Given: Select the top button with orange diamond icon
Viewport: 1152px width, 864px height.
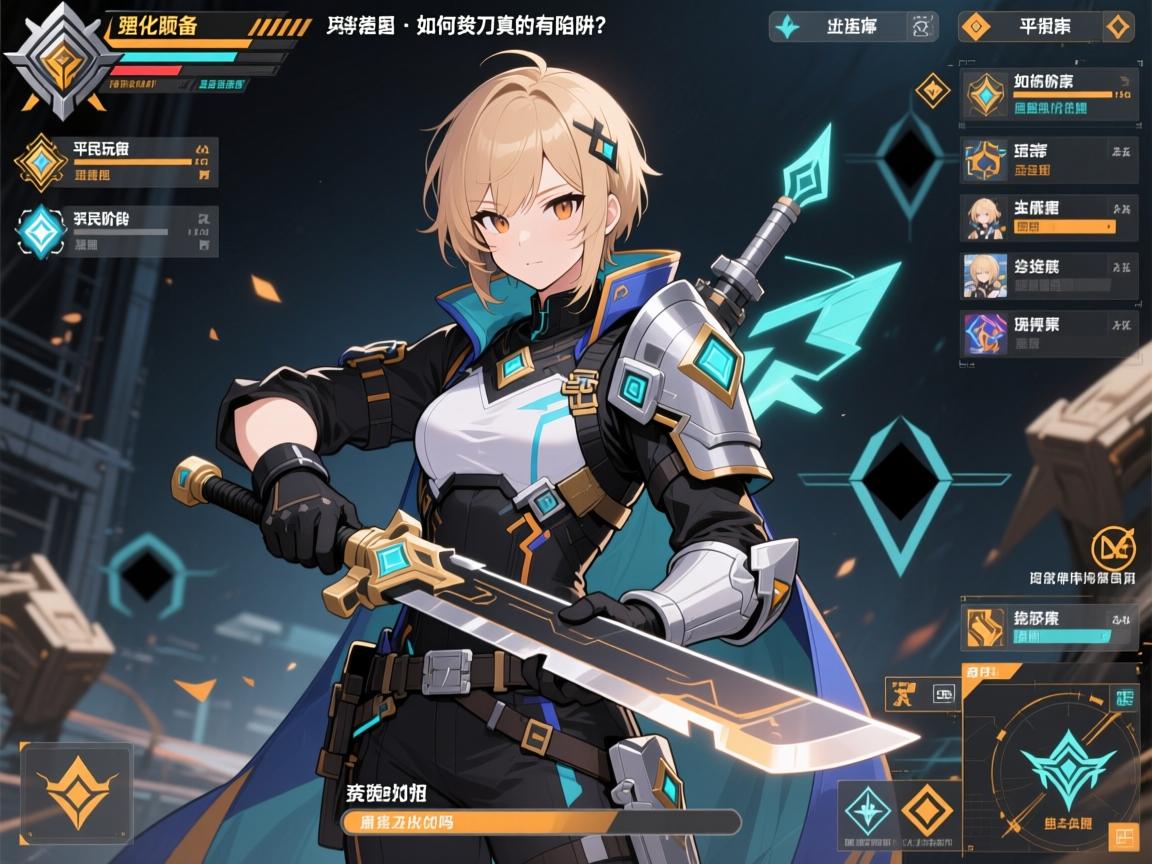Looking at the screenshot, I should point(1046,27).
